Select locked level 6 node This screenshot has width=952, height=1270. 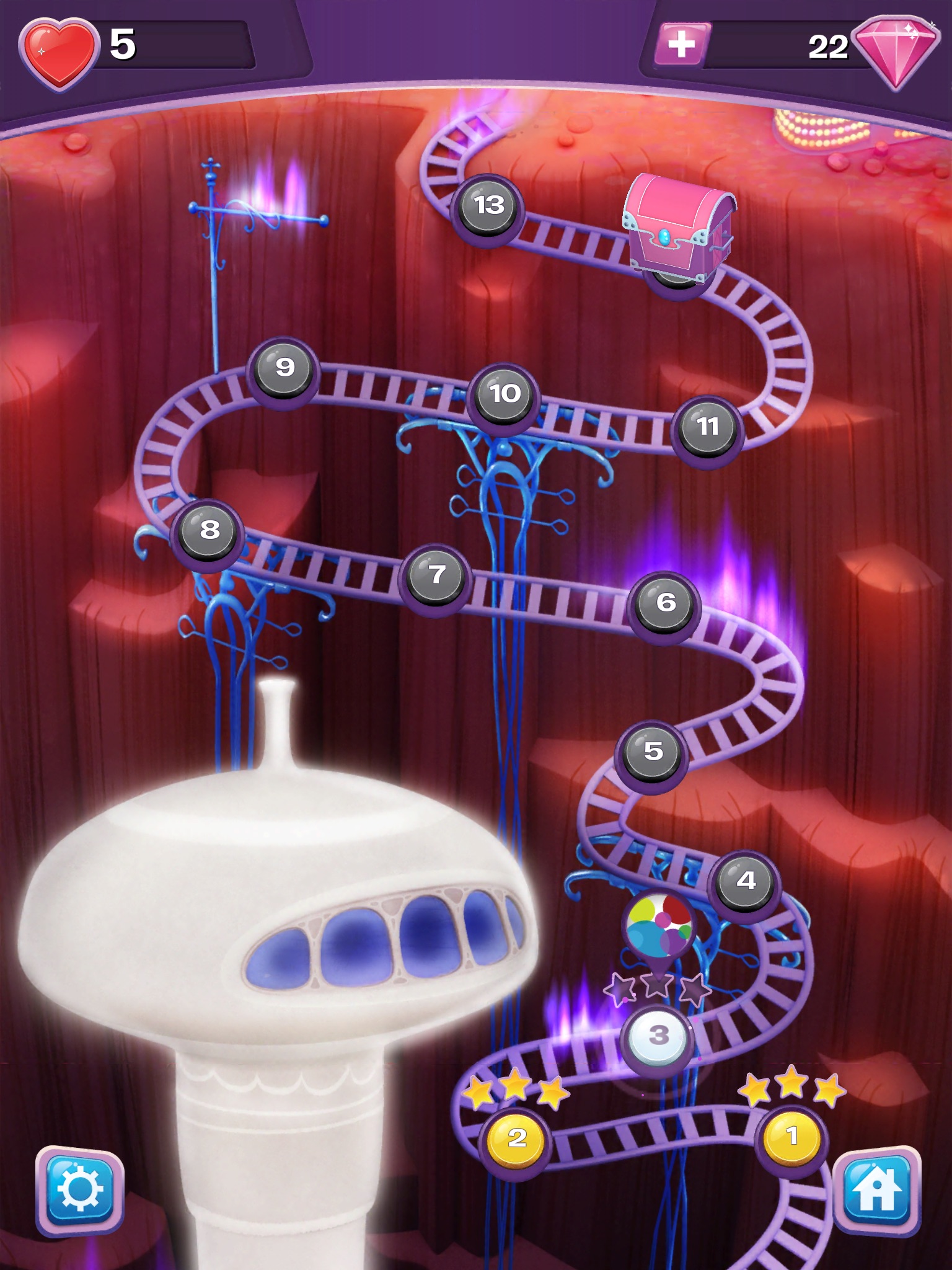coord(665,603)
